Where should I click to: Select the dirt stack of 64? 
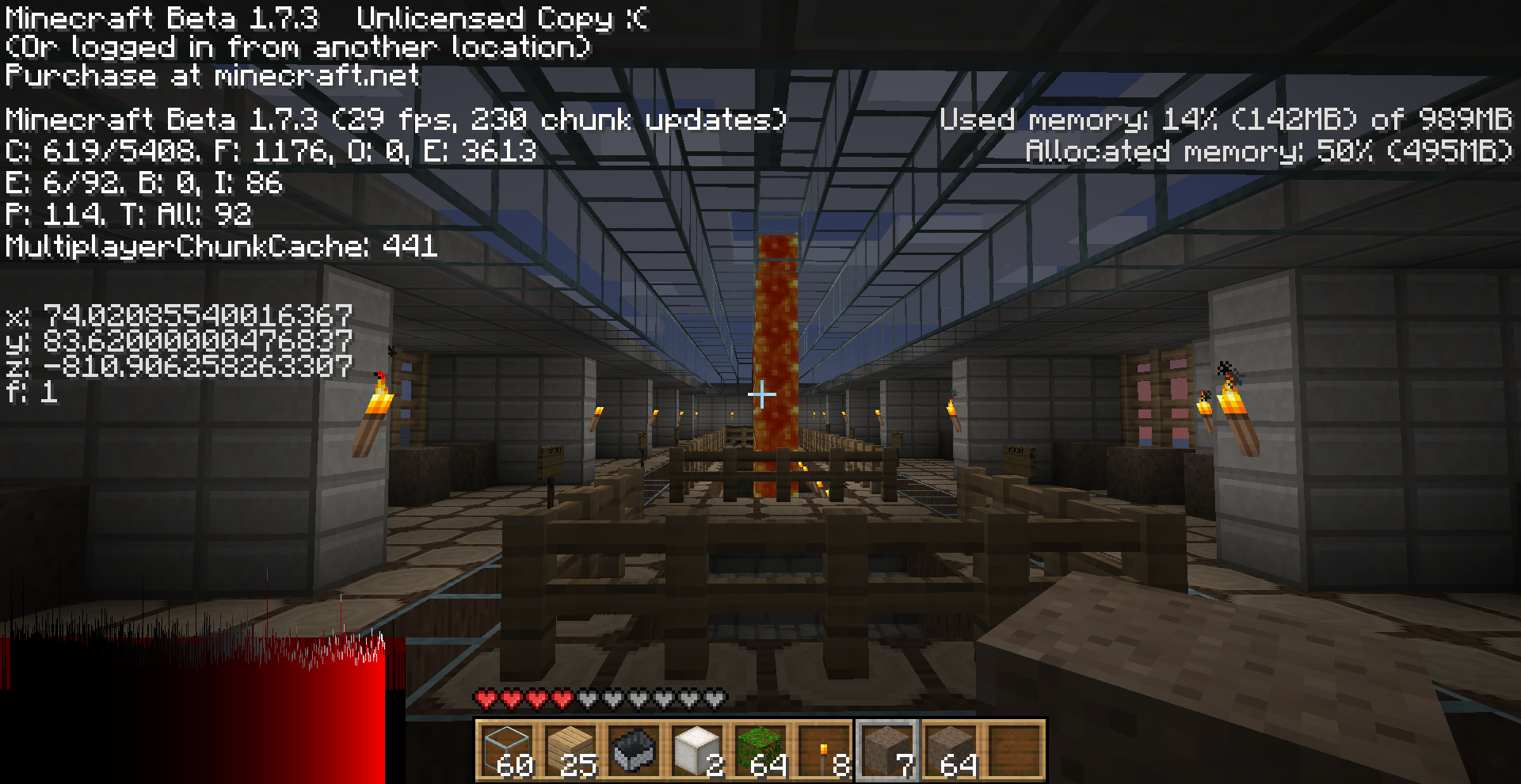pyautogui.click(x=951, y=750)
